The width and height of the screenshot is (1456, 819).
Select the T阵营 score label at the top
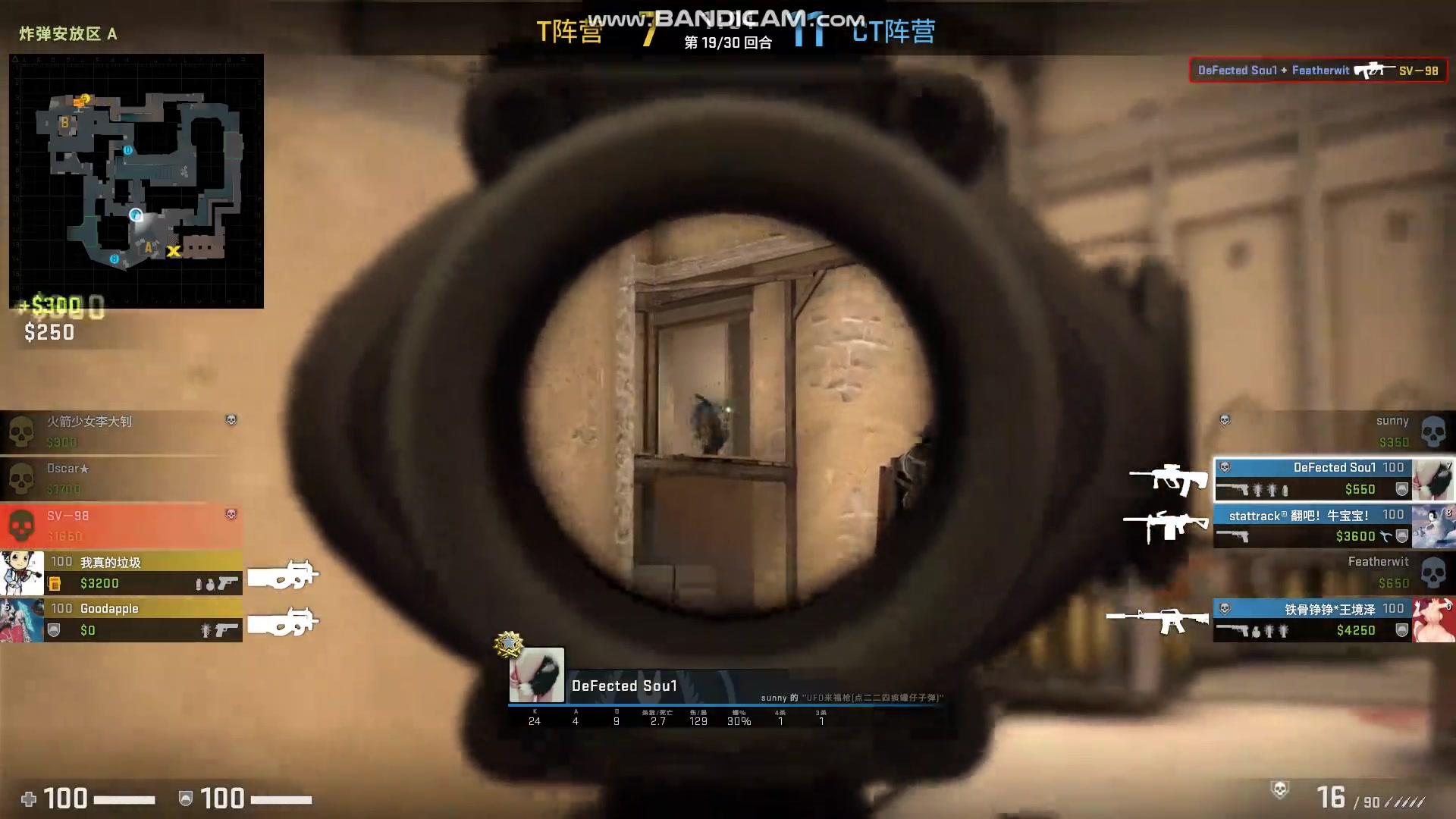click(568, 32)
